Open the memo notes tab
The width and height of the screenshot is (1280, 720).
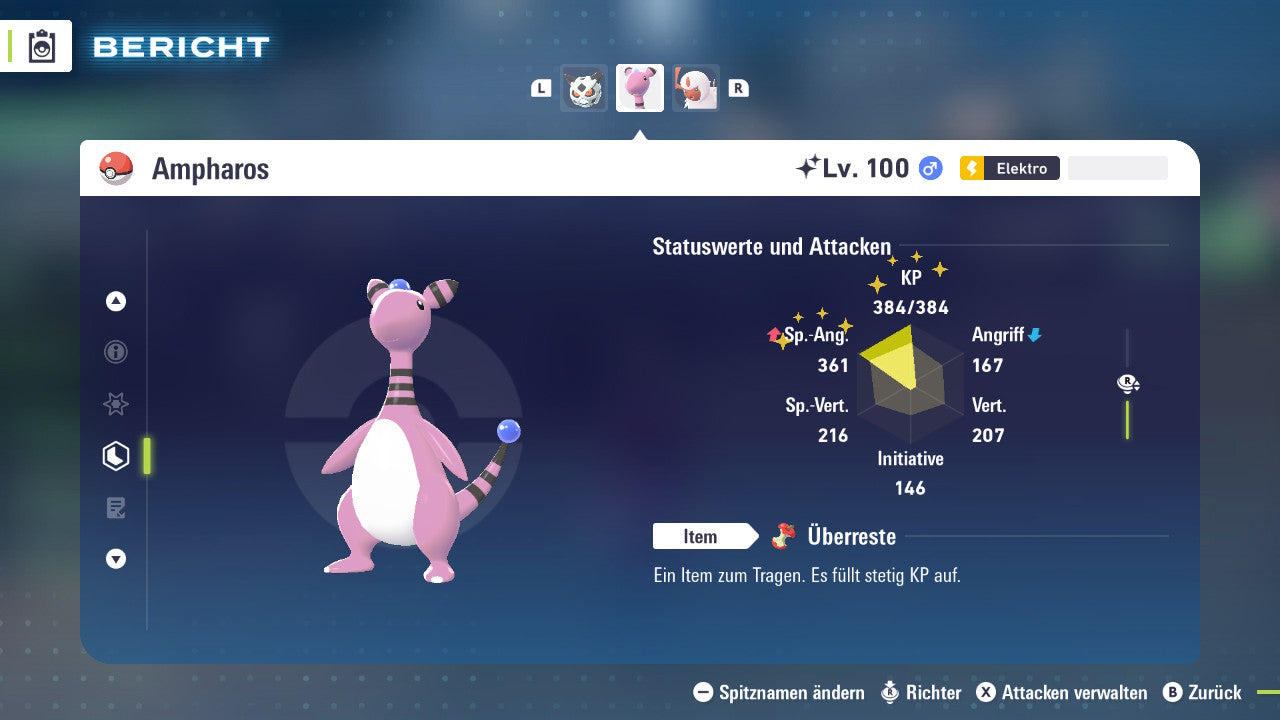(x=116, y=508)
